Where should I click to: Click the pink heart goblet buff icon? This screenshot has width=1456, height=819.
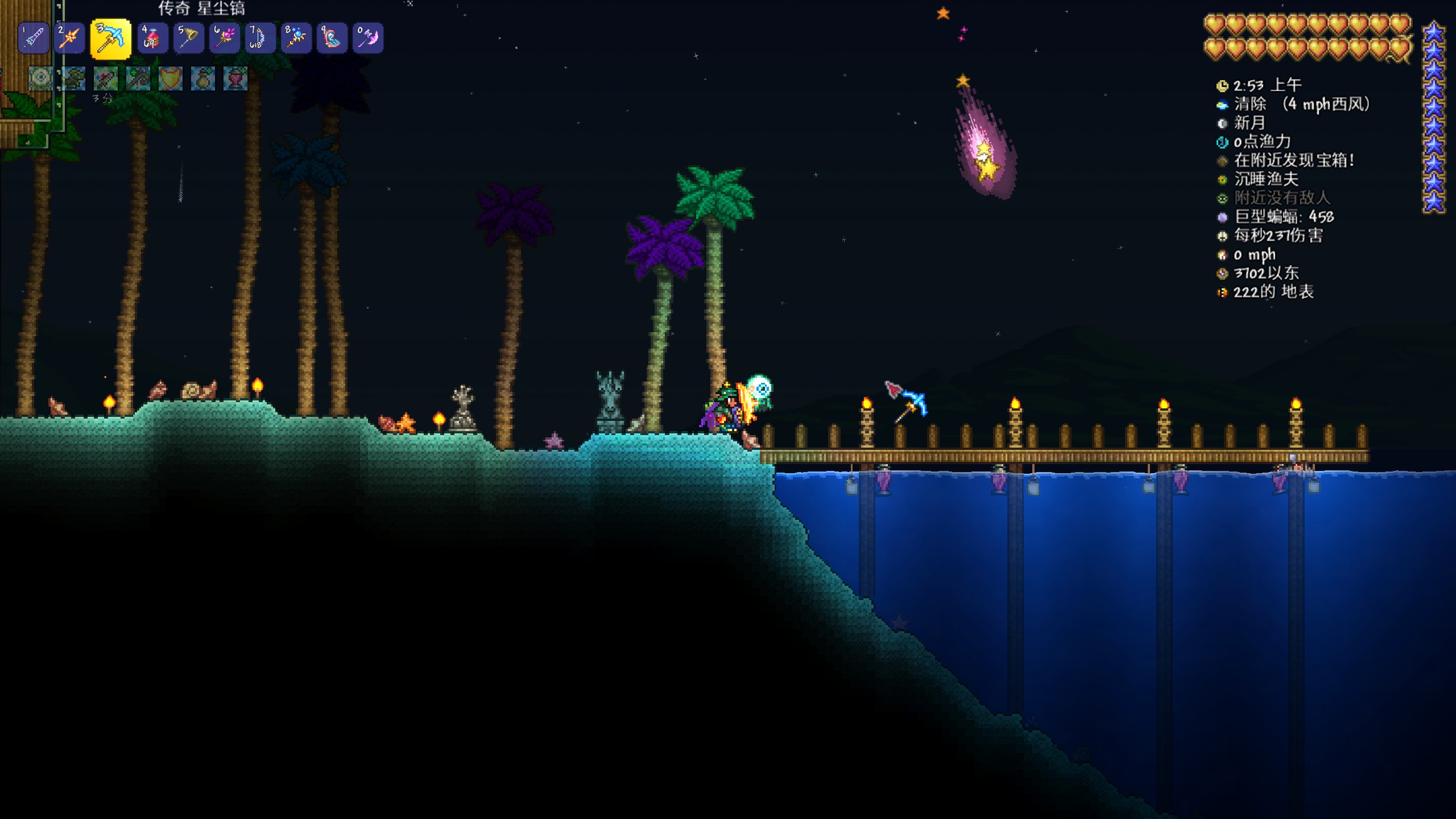click(235, 78)
